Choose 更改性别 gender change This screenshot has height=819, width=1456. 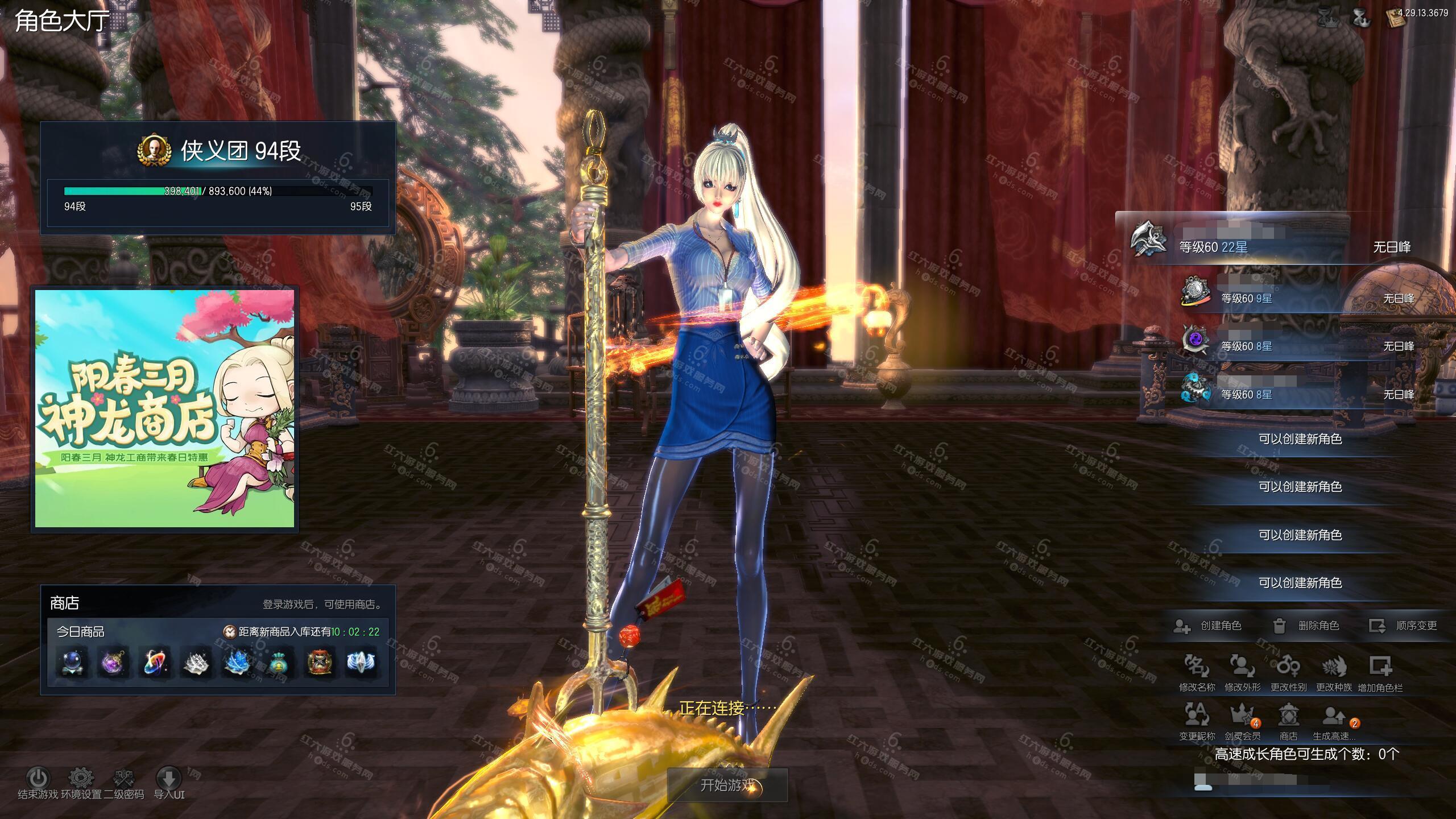(1288, 667)
